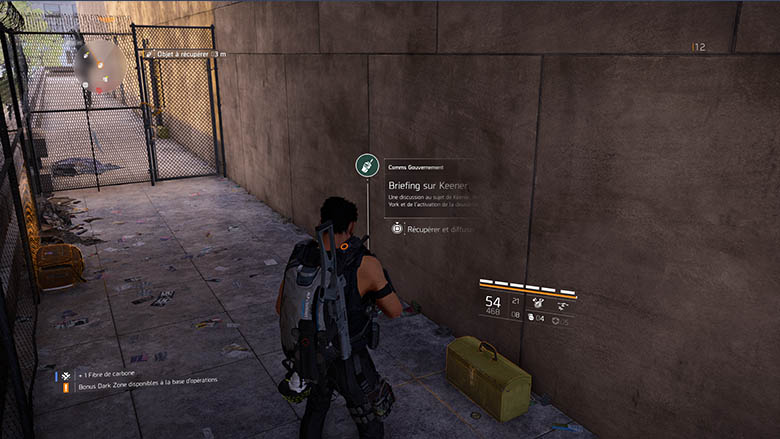Open the circular minimap
The height and width of the screenshot is (439, 780).
point(99,66)
